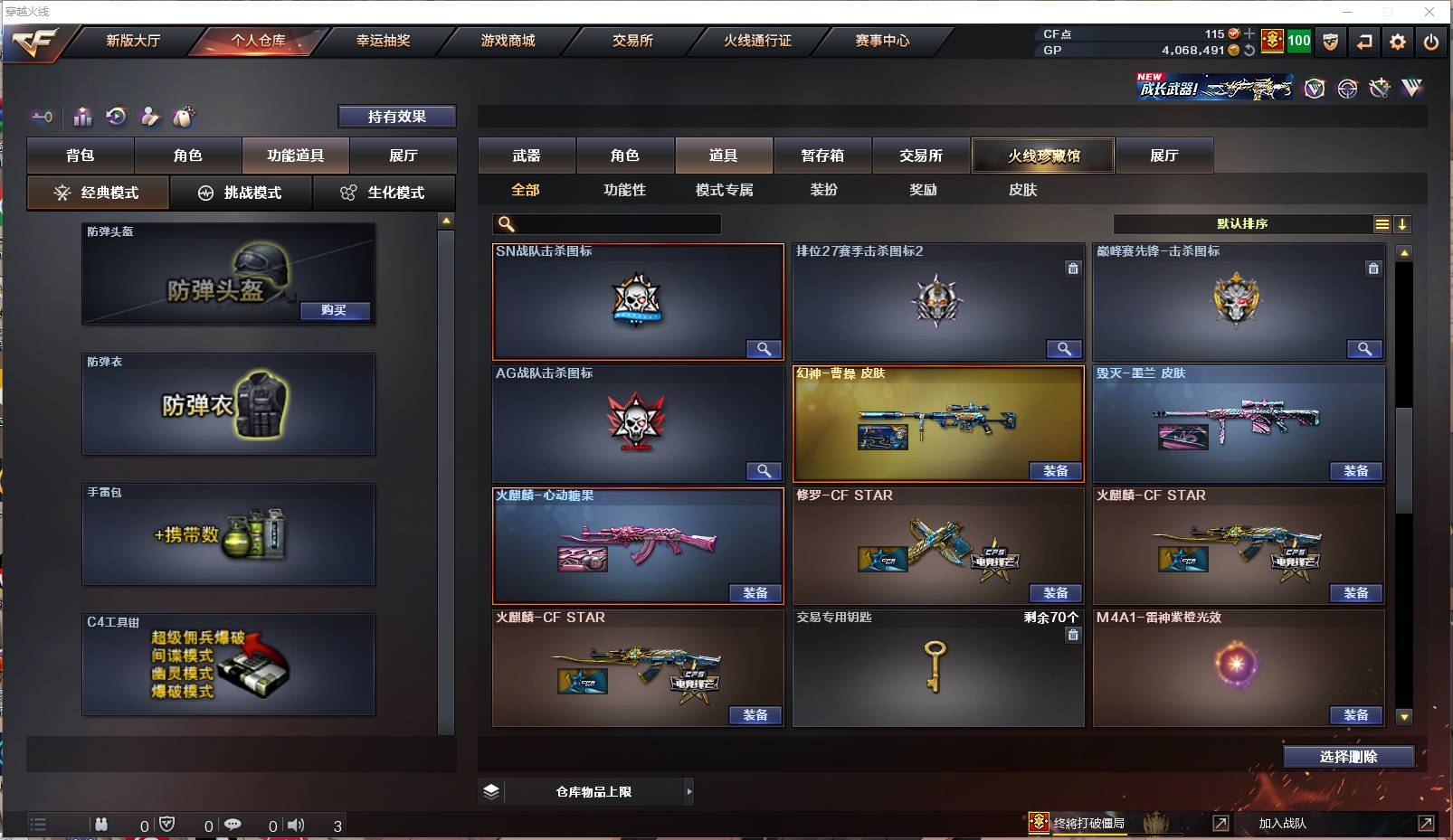Open the wrench customization icon at the top right
Image resolution: width=1453 pixels, height=840 pixels.
(x=1380, y=88)
